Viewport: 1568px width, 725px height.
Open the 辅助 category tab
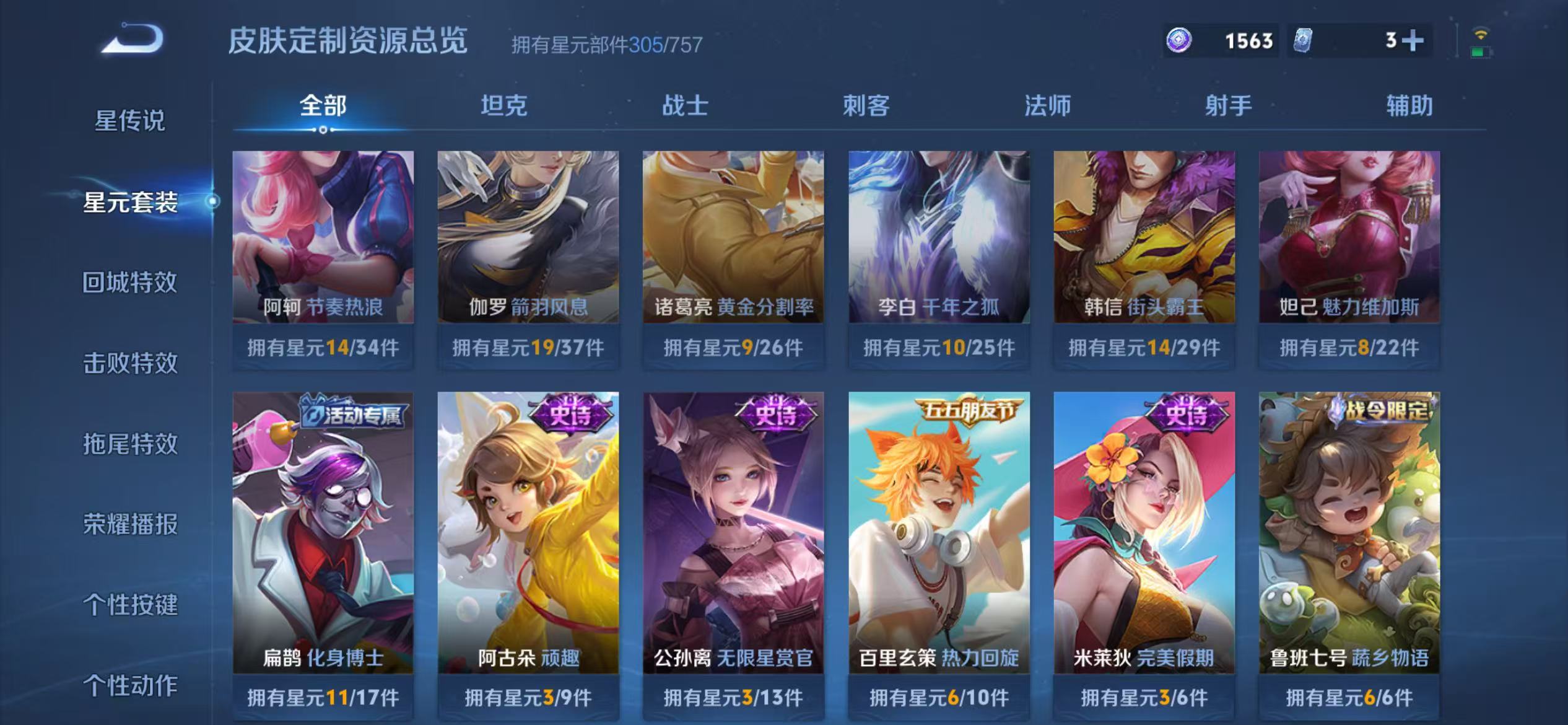pyautogui.click(x=1408, y=107)
